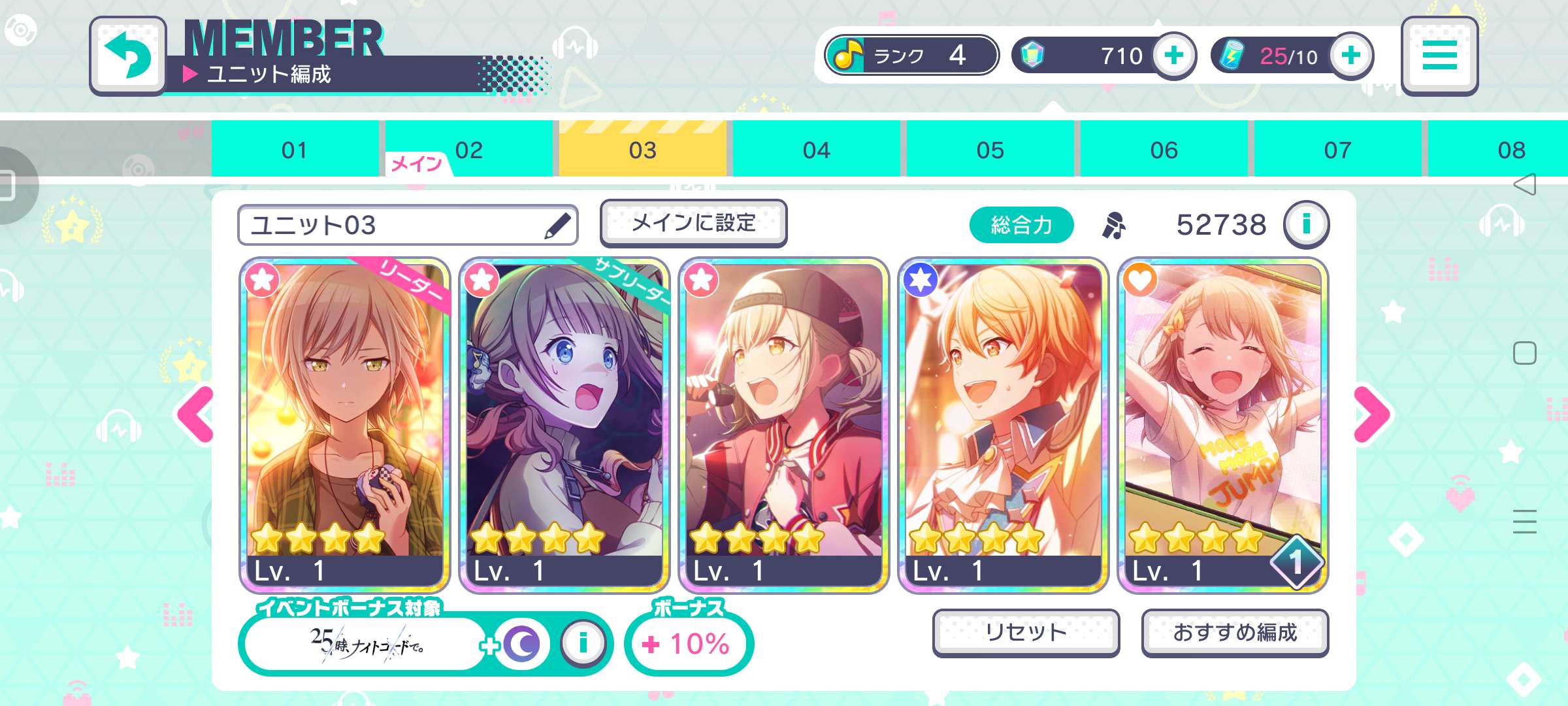Open the hamburger menu
This screenshot has width=1568, height=706.
coord(1439,56)
